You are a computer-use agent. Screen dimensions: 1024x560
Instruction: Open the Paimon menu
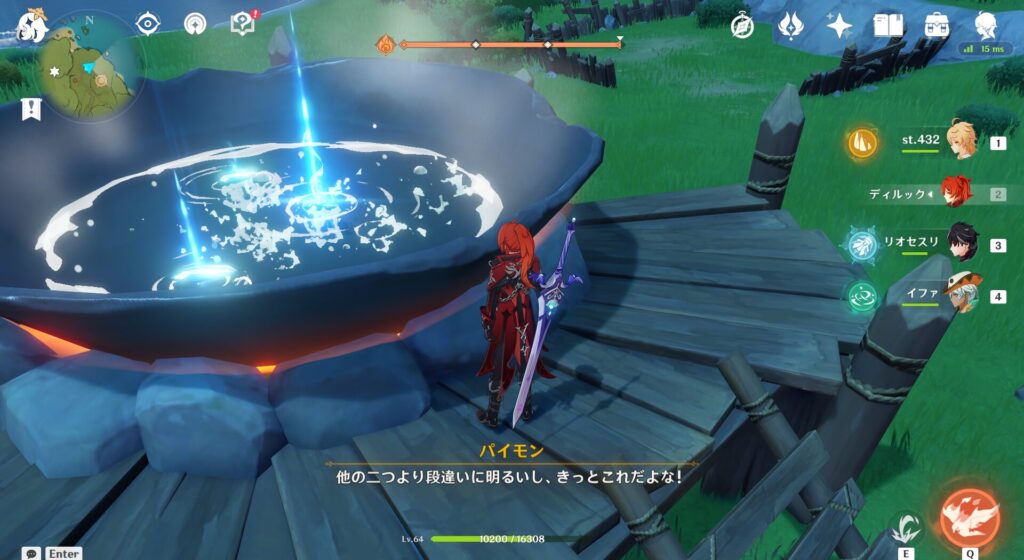click(30, 24)
